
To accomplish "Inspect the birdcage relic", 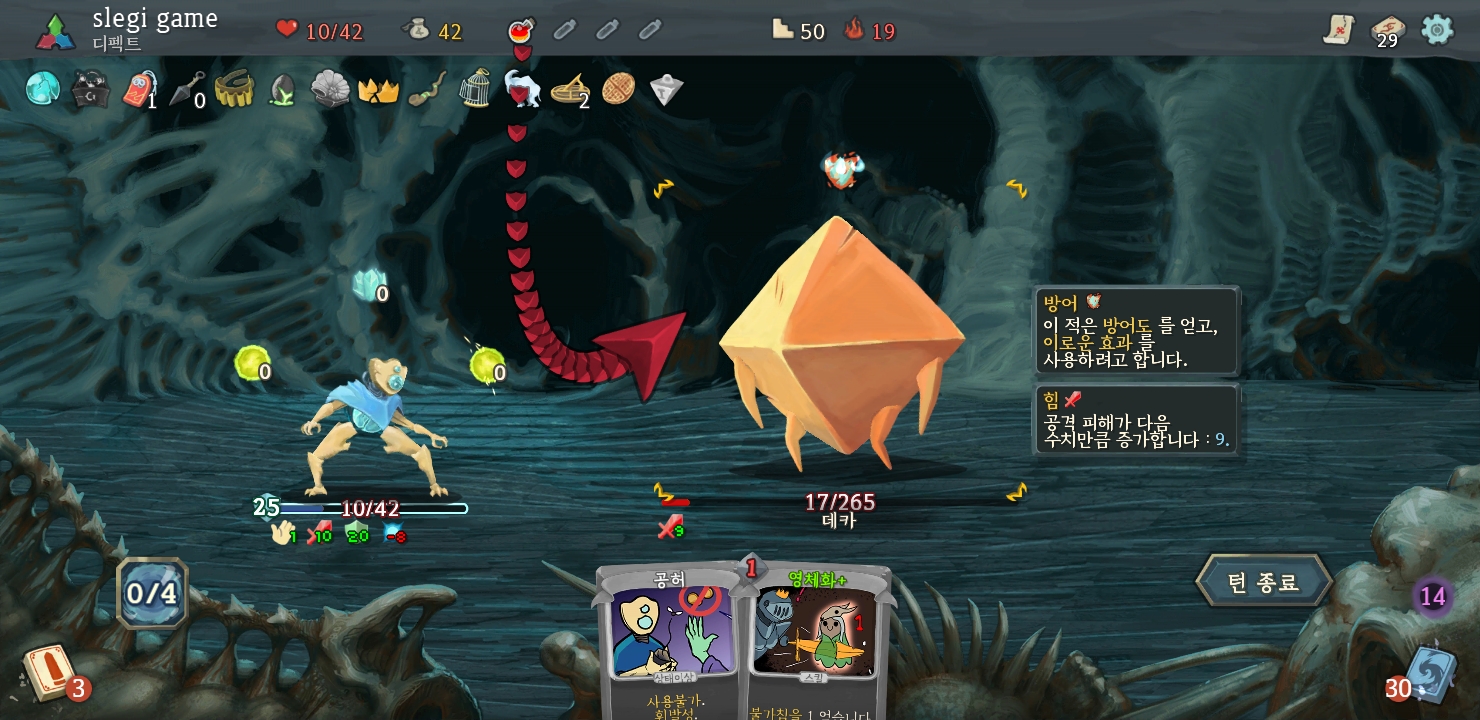I will point(475,89).
